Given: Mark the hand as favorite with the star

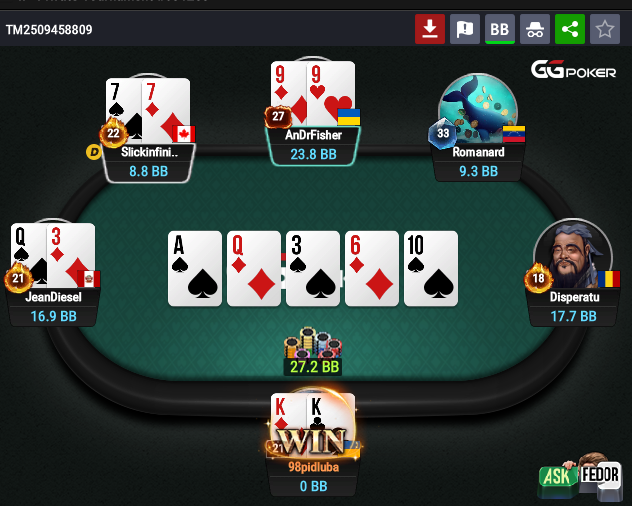Looking at the screenshot, I should pos(604,29).
